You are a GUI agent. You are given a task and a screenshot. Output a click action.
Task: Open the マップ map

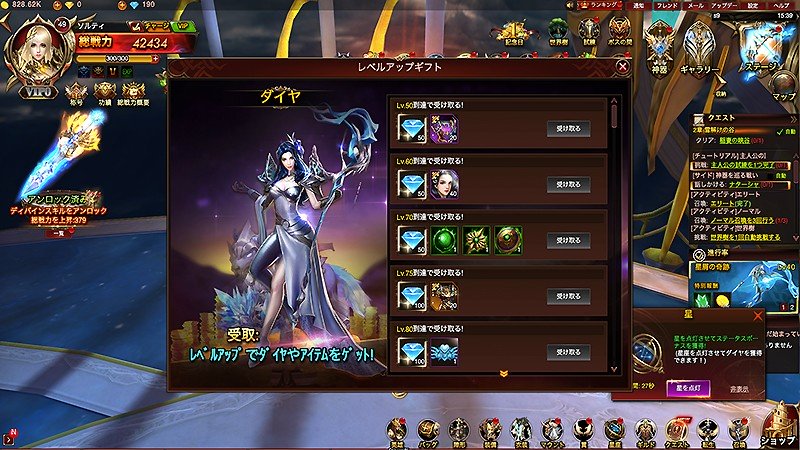pyautogui.click(x=784, y=86)
